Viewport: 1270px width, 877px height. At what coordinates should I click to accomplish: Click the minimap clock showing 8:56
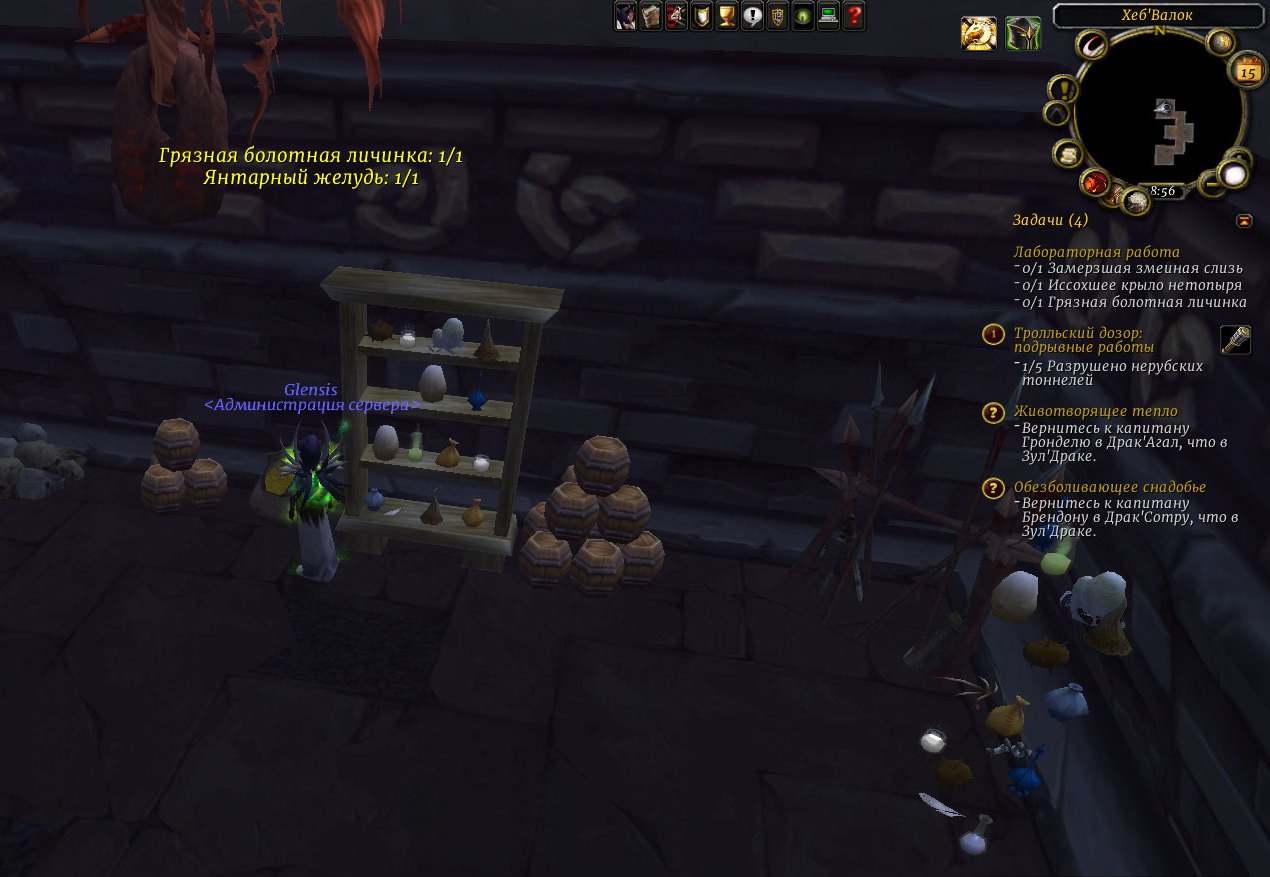click(1162, 190)
